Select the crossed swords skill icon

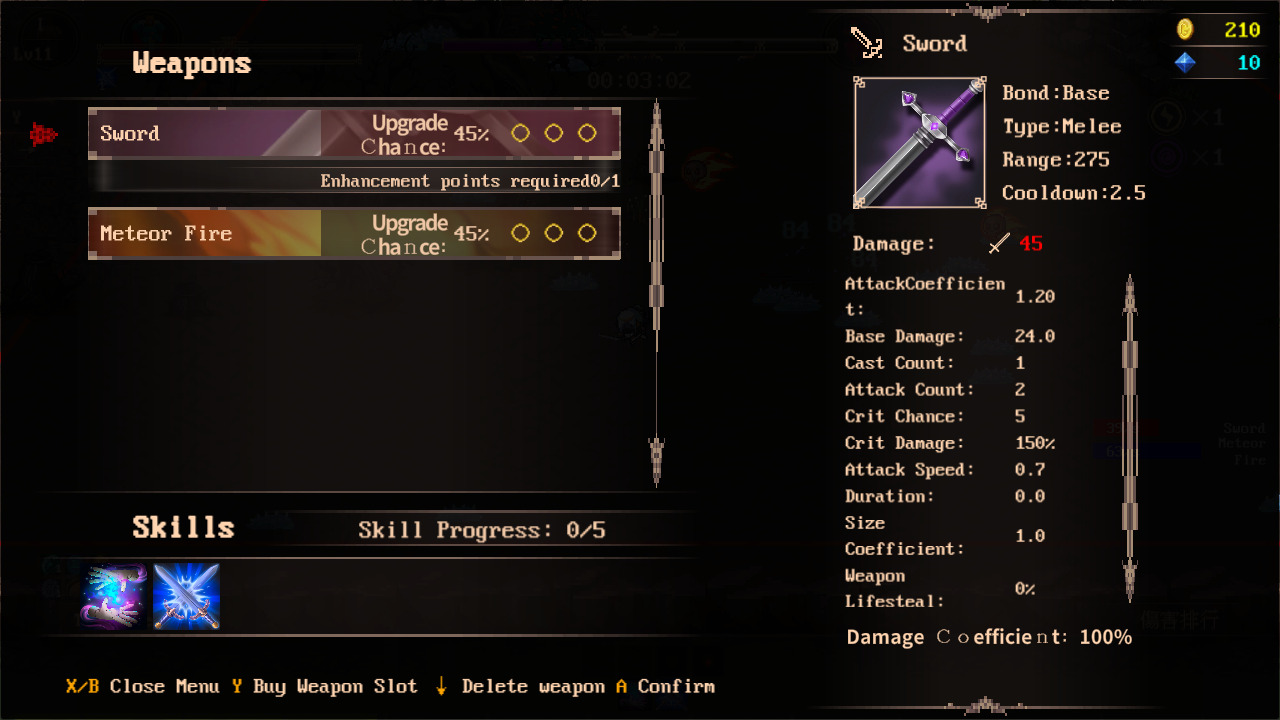click(x=186, y=596)
